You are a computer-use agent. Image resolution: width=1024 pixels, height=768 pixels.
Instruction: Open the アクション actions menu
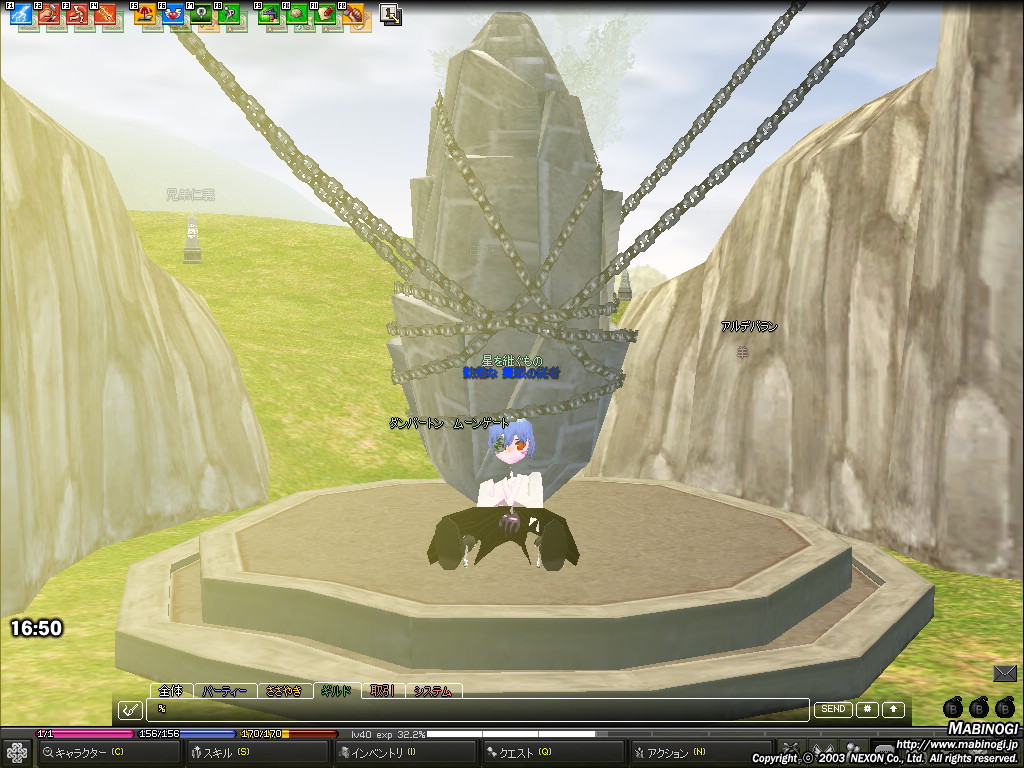click(672, 752)
